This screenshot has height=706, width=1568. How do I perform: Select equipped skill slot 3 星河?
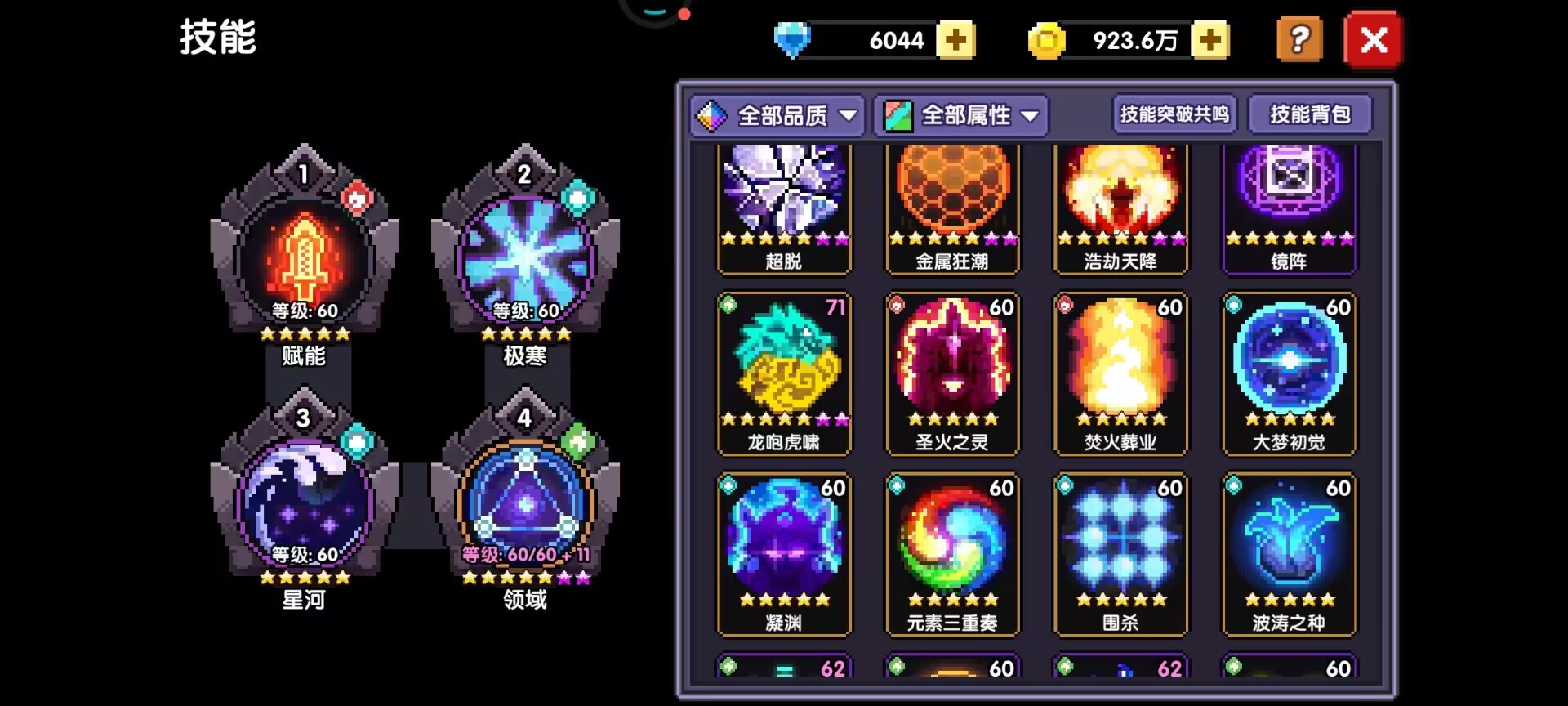[305, 505]
